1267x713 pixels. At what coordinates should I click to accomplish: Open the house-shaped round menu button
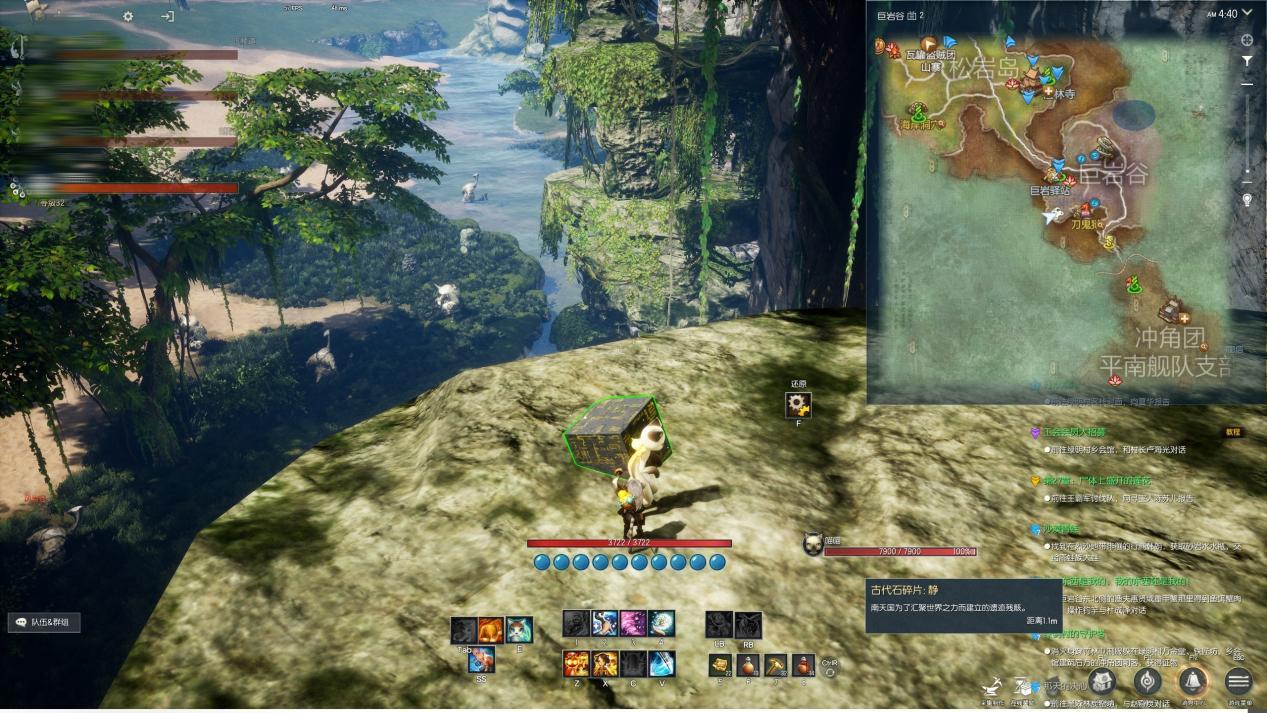[1102, 682]
